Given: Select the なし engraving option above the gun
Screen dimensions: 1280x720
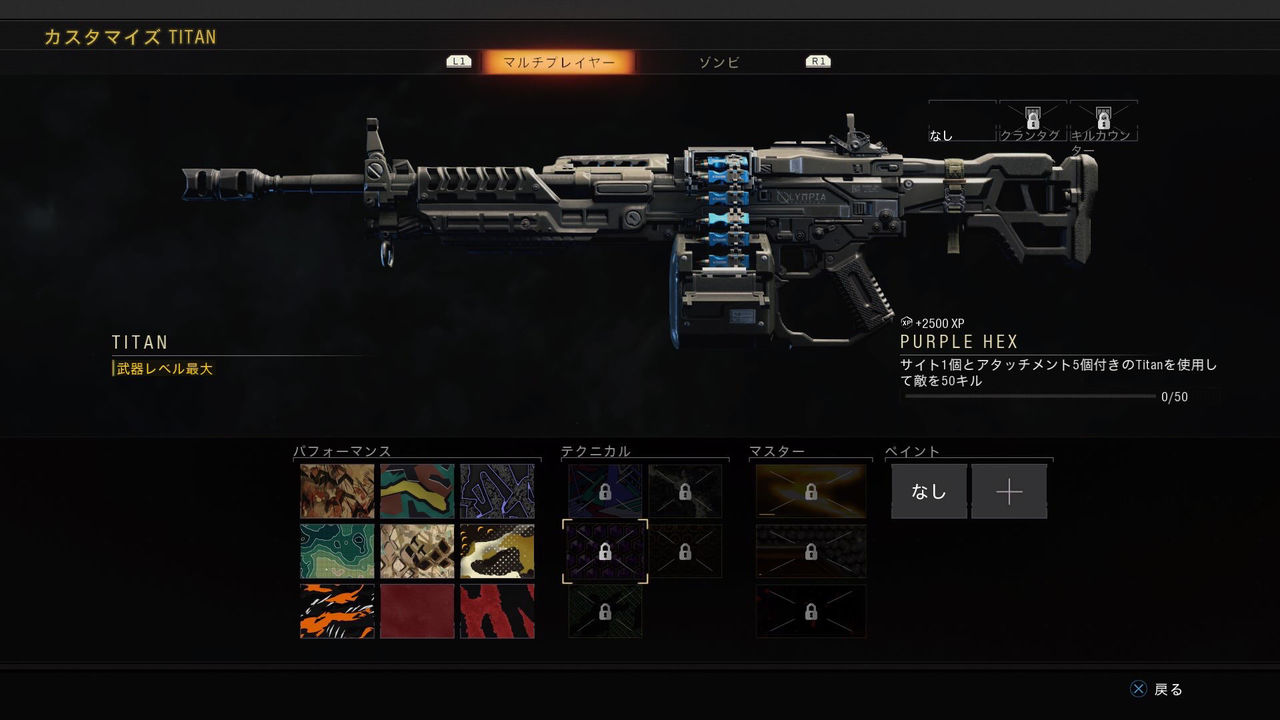Looking at the screenshot, I should coord(961,122).
